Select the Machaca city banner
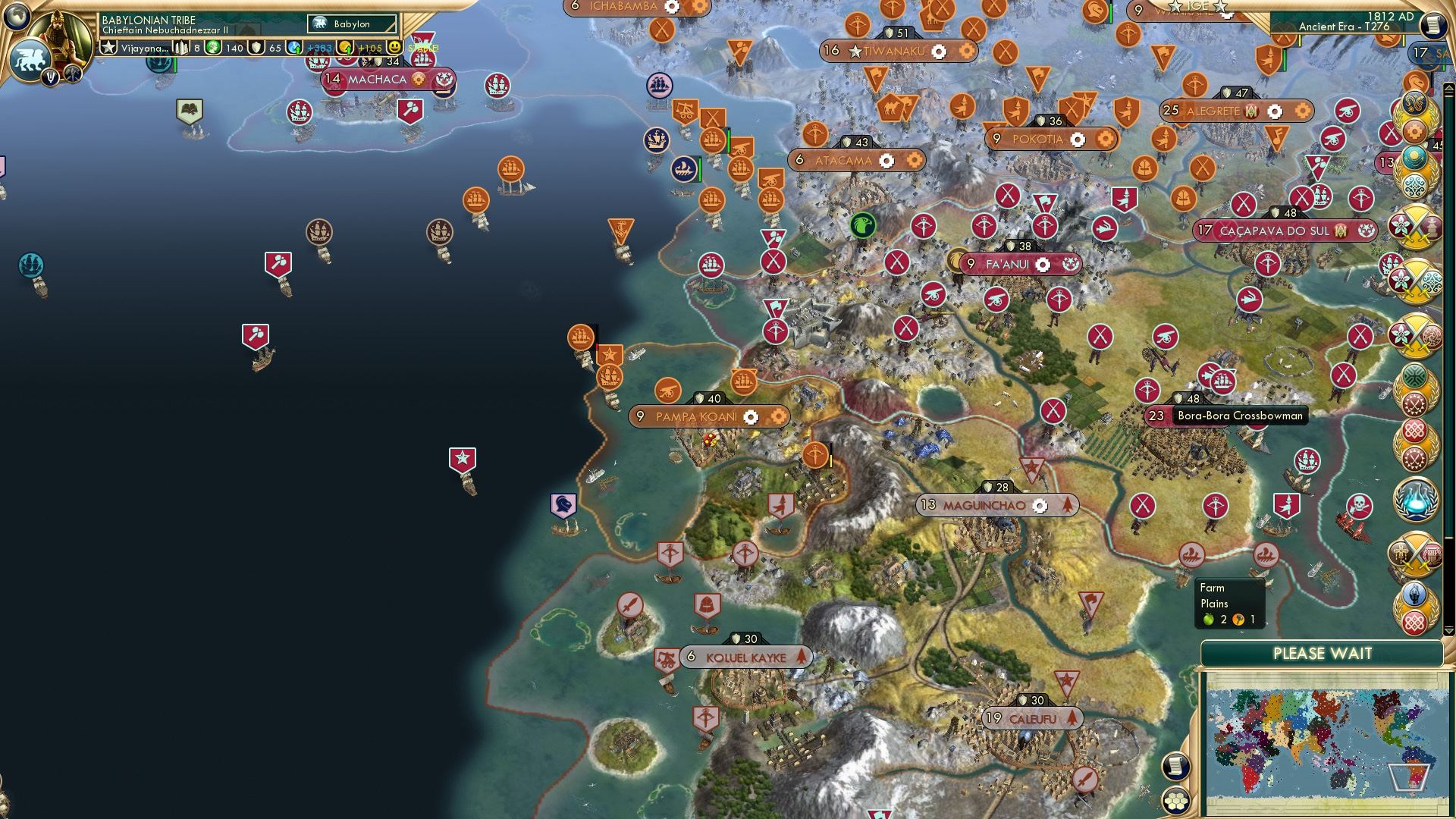Screen dimensions: 1456x819 tap(378, 79)
